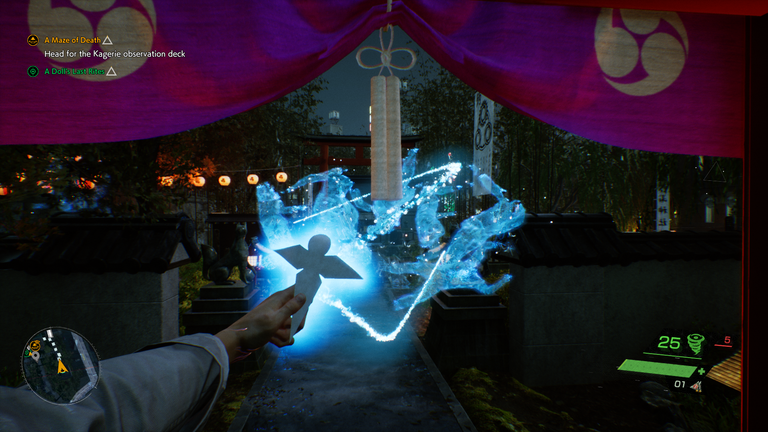The image size is (768, 432).
Task: Open the circular minimap
Action: pyautogui.click(x=60, y=365)
